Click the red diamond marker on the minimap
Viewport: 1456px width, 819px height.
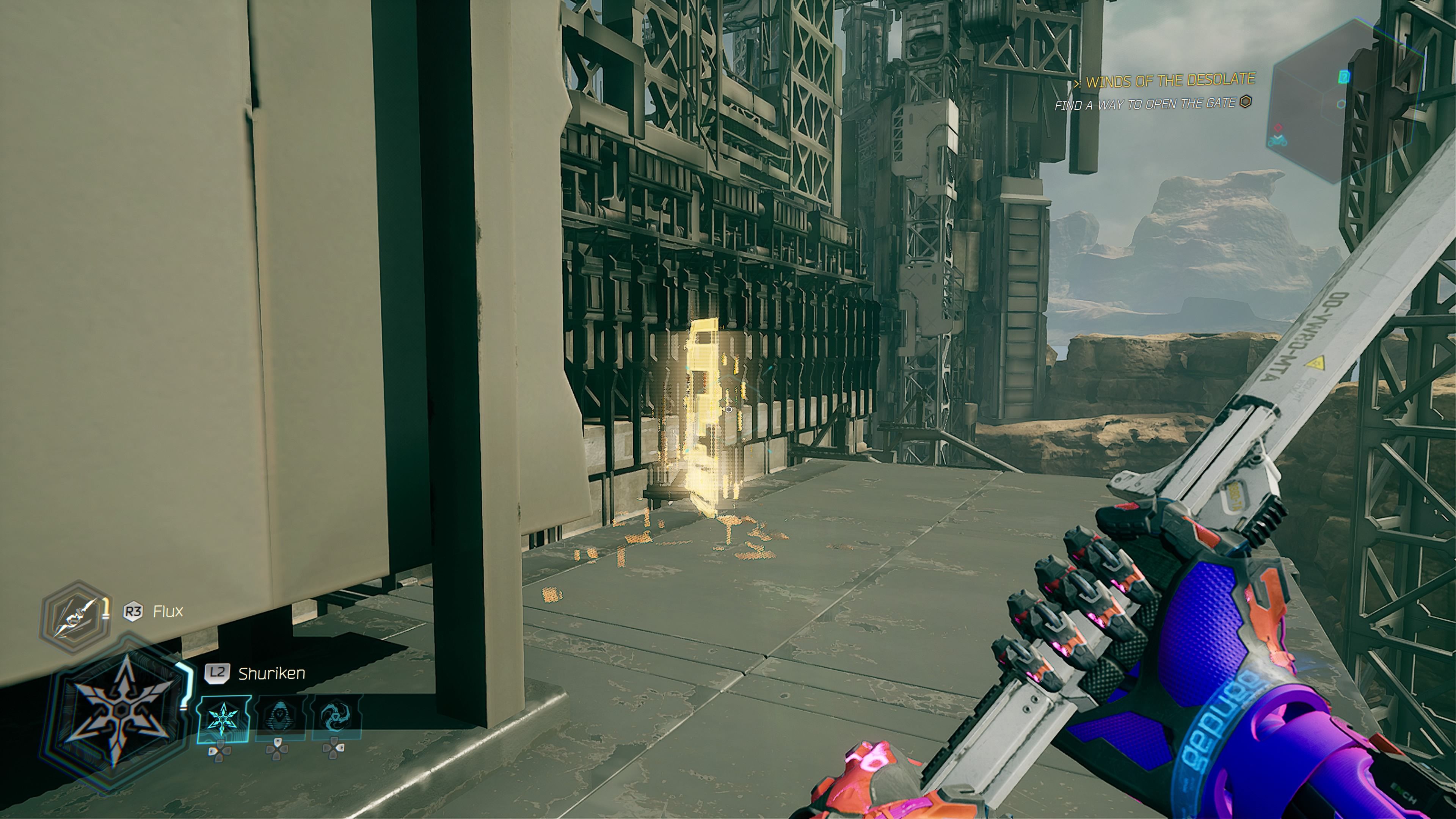coord(1278,128)
